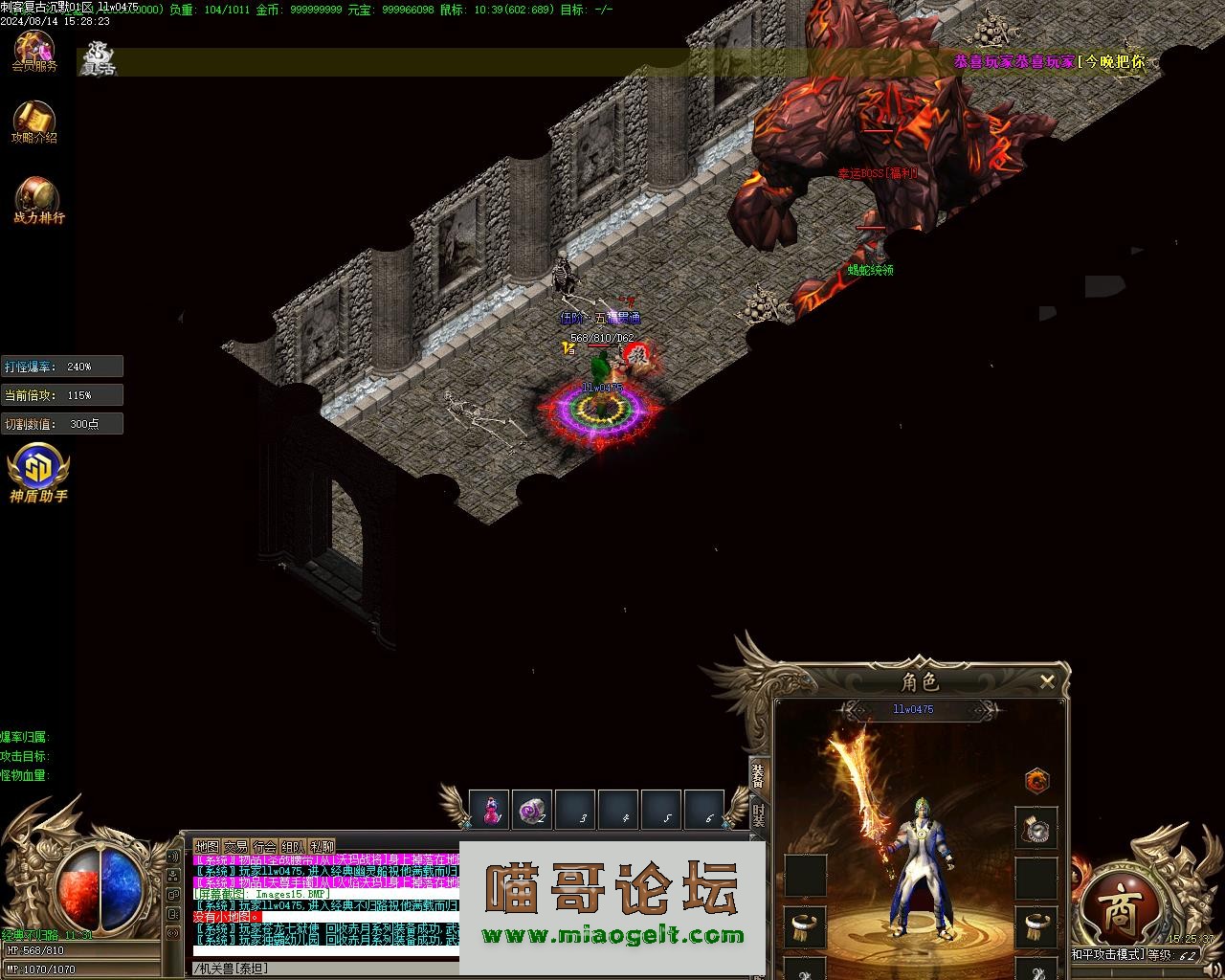This screenshot has width=1225, height=980.
Task: Open the 会员服务 member service menu
Action: click(x=34, y=51)
